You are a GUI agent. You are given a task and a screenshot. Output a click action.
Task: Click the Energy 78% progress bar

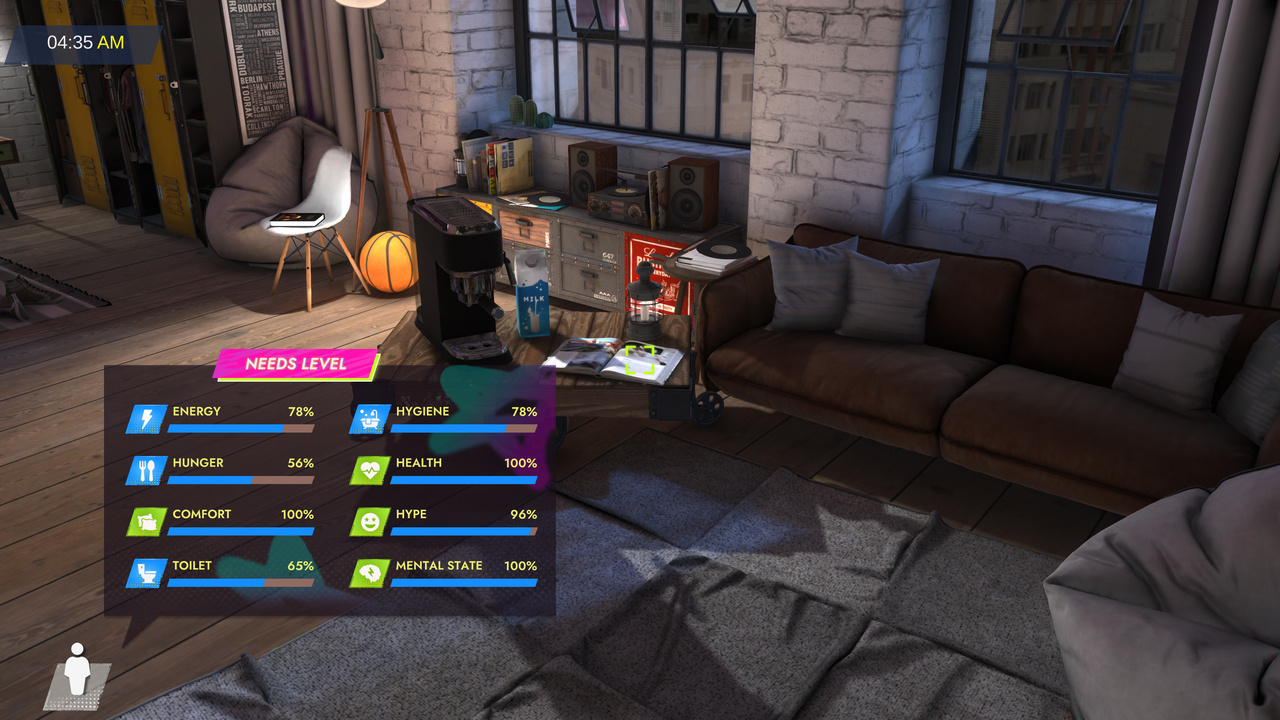[x=240, y=430]
